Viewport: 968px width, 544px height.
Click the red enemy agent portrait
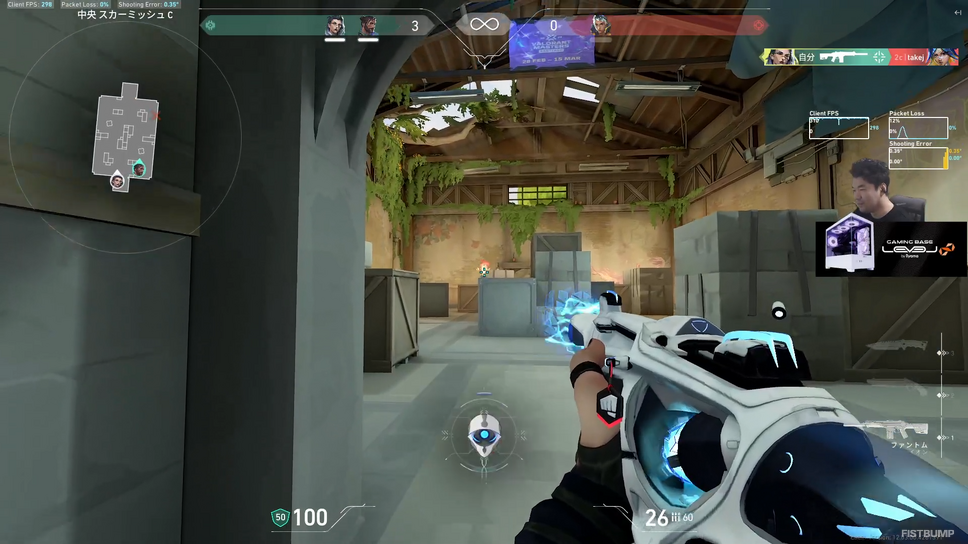(x=601, y=26)
